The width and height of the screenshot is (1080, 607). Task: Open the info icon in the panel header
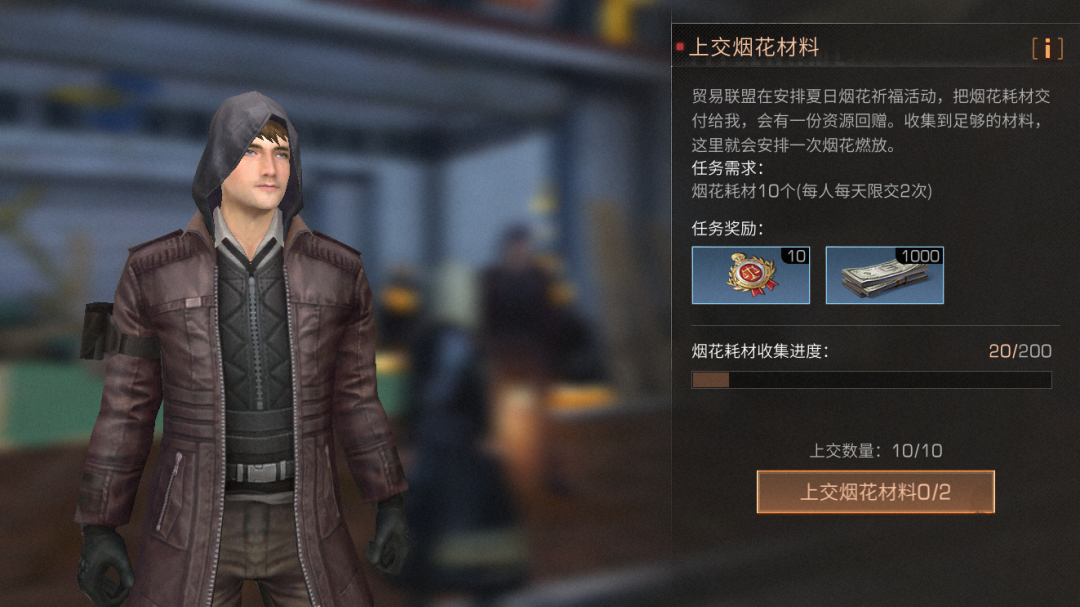pos(1047,48)
